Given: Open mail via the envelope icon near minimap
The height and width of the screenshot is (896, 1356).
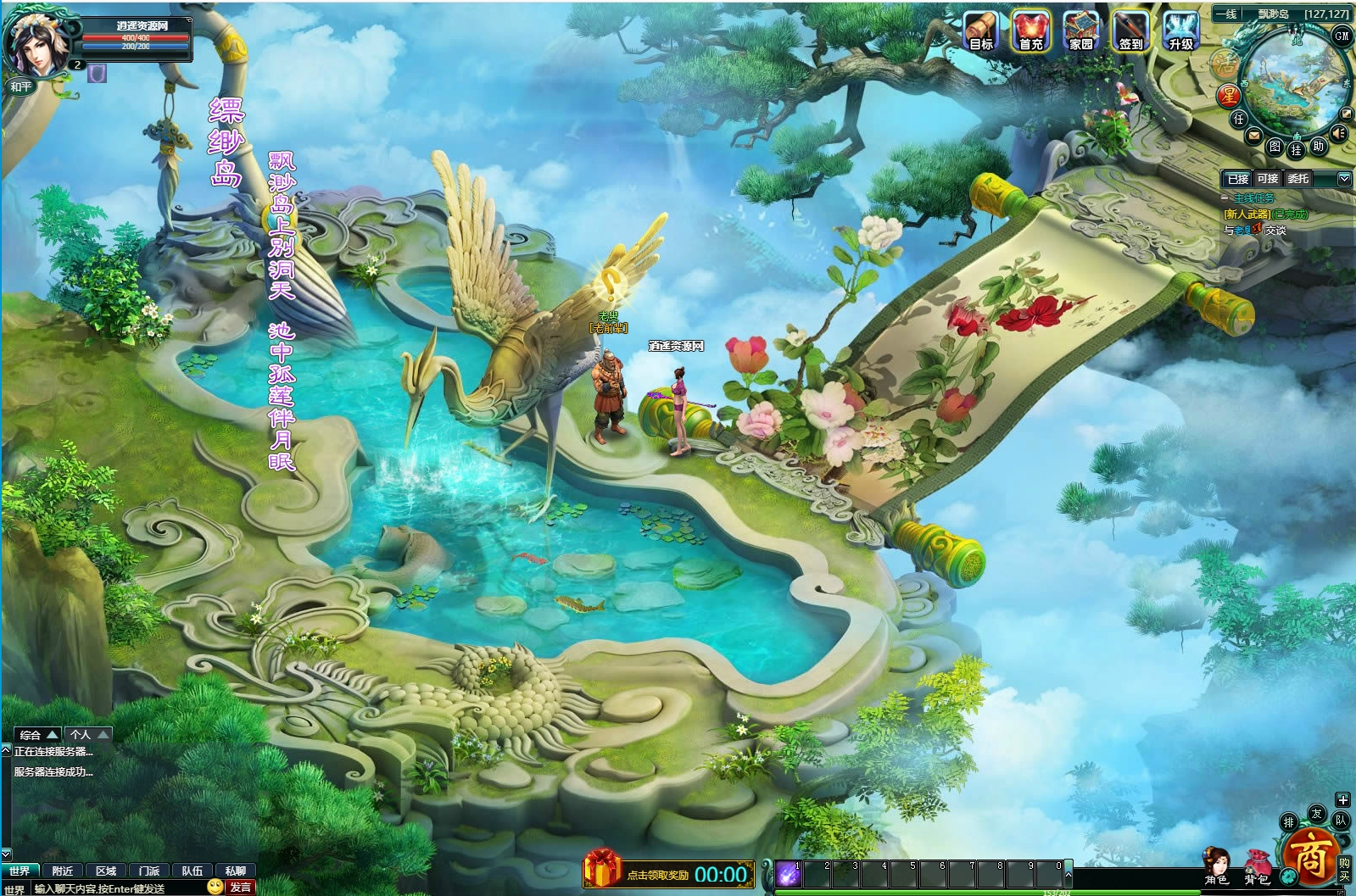Looking at the screenshot, I should [1253, 134].
